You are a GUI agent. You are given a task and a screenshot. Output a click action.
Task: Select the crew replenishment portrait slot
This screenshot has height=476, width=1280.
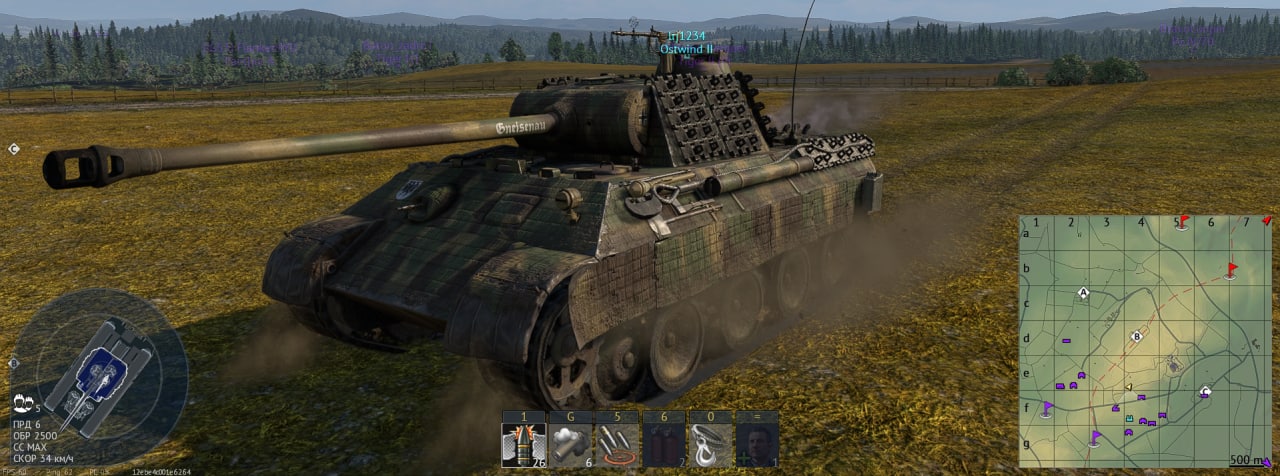click(x=757, y=445)
